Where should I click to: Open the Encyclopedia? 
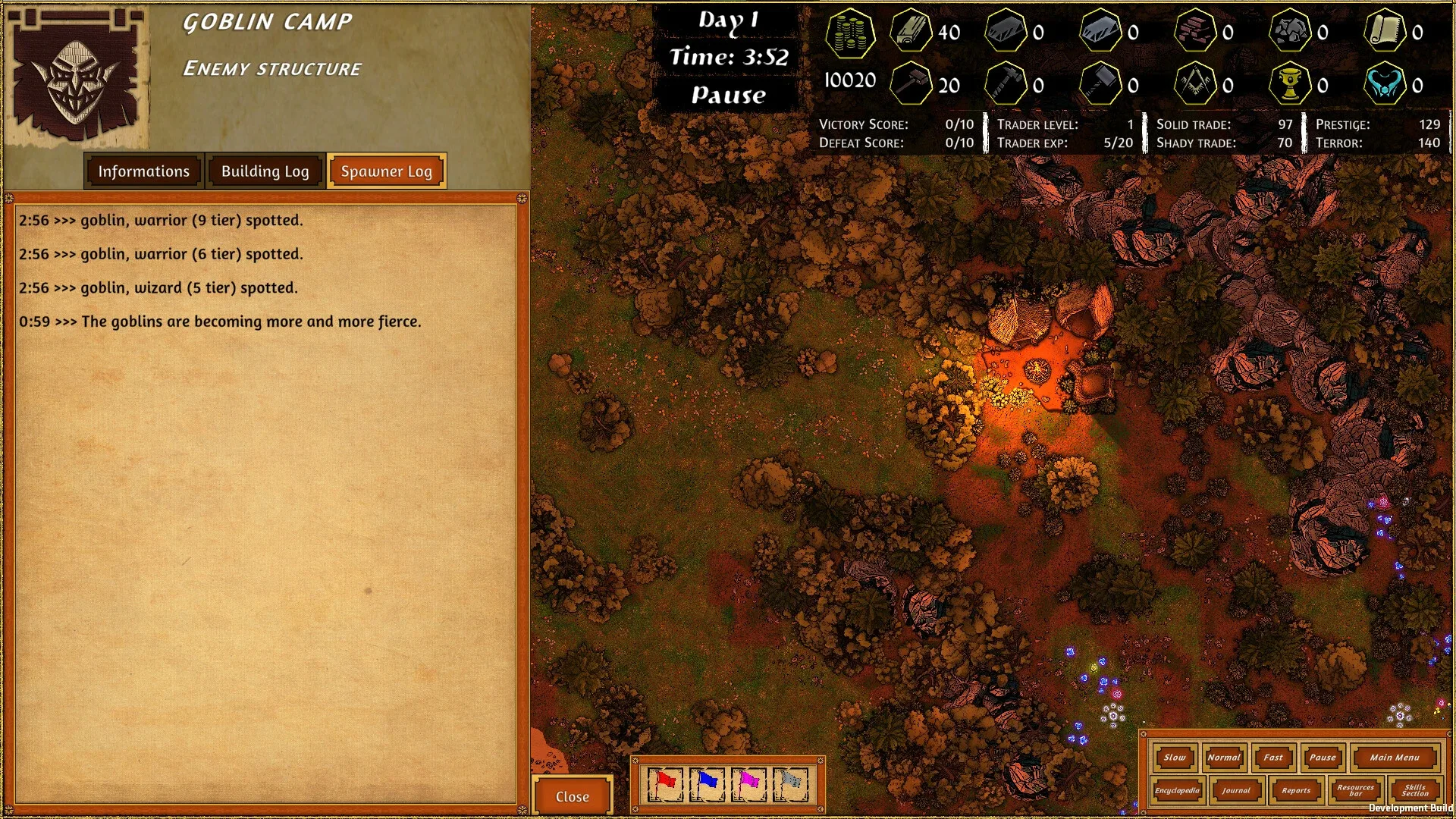(x=1177, y=790)
